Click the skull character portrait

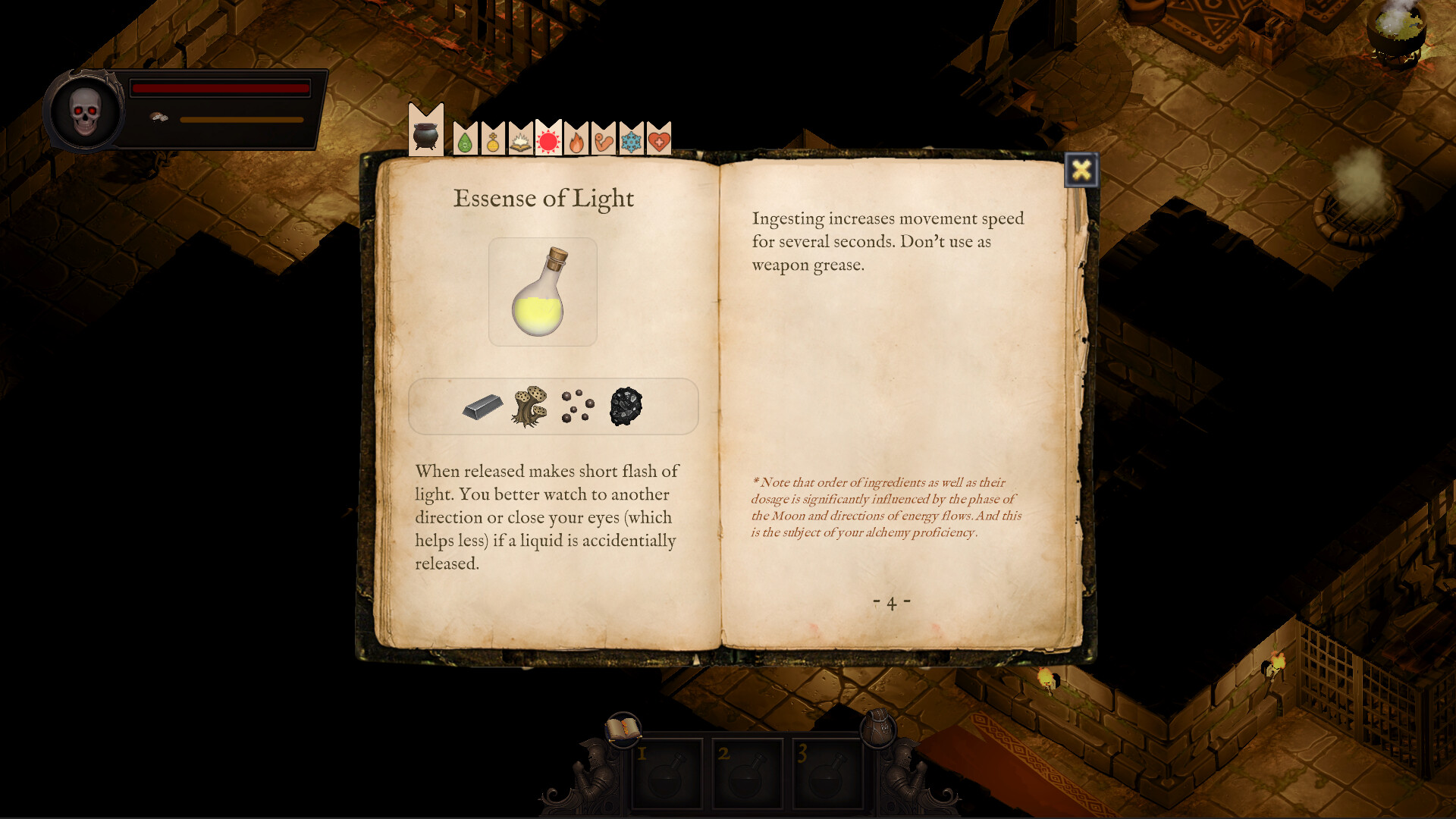85,110
